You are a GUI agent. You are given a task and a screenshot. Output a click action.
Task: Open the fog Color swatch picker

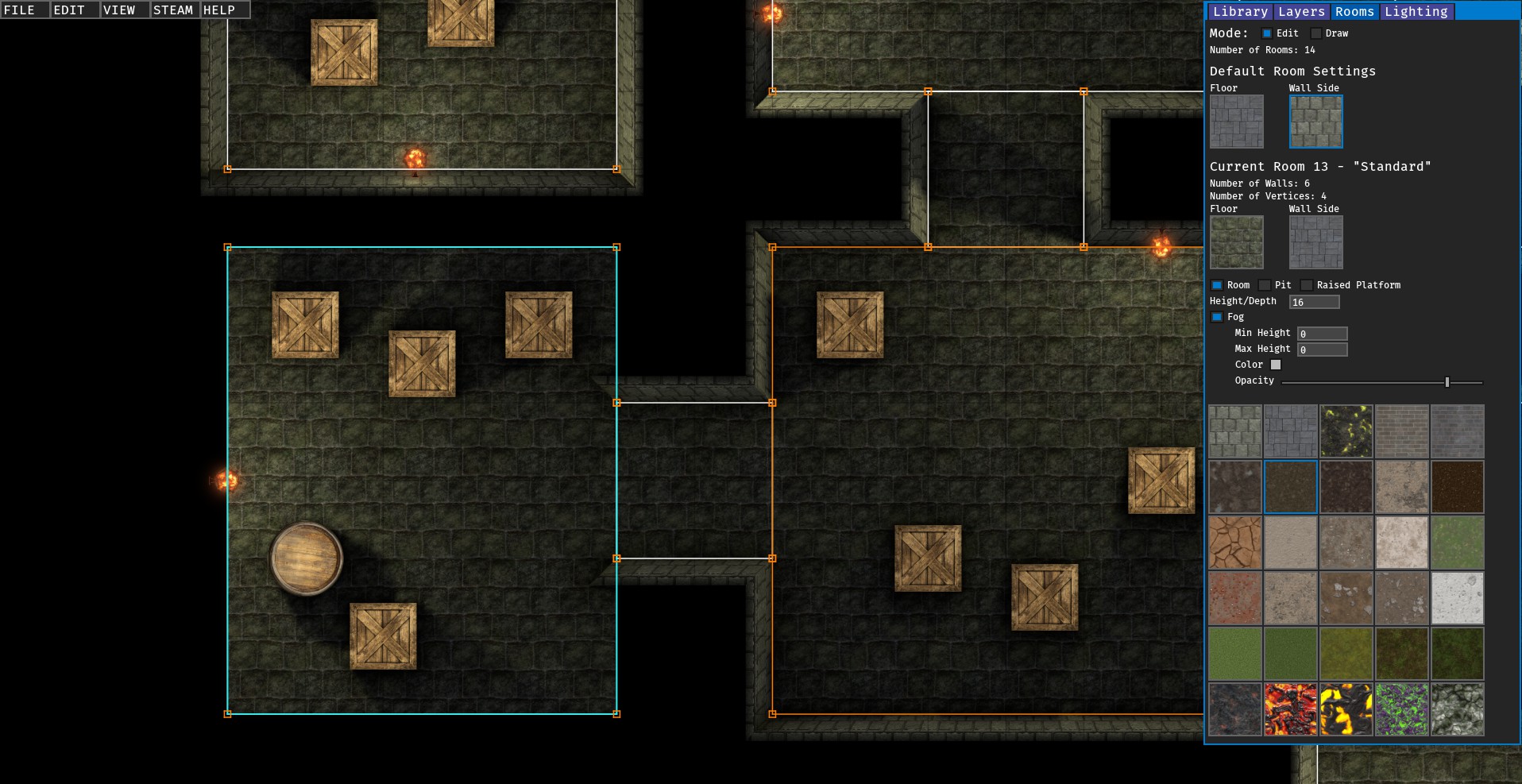pos(1277,364)
